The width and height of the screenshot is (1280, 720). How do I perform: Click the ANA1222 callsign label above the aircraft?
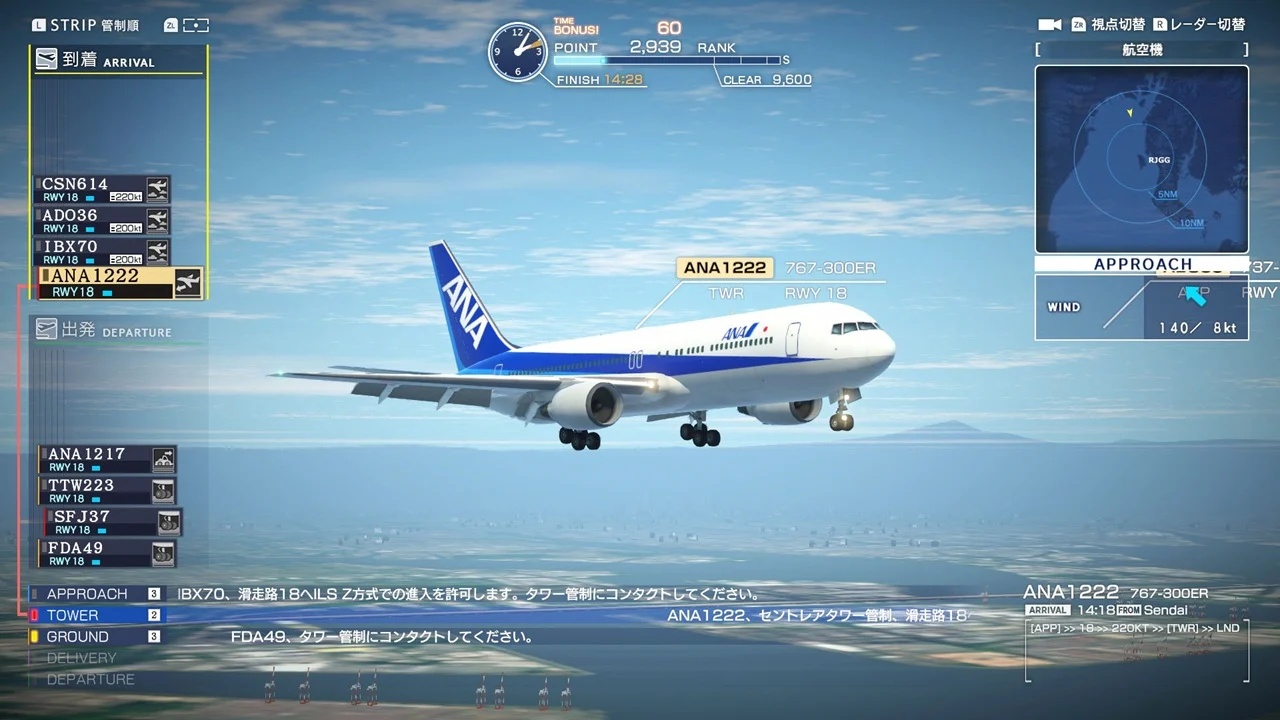tap(724, 267)
